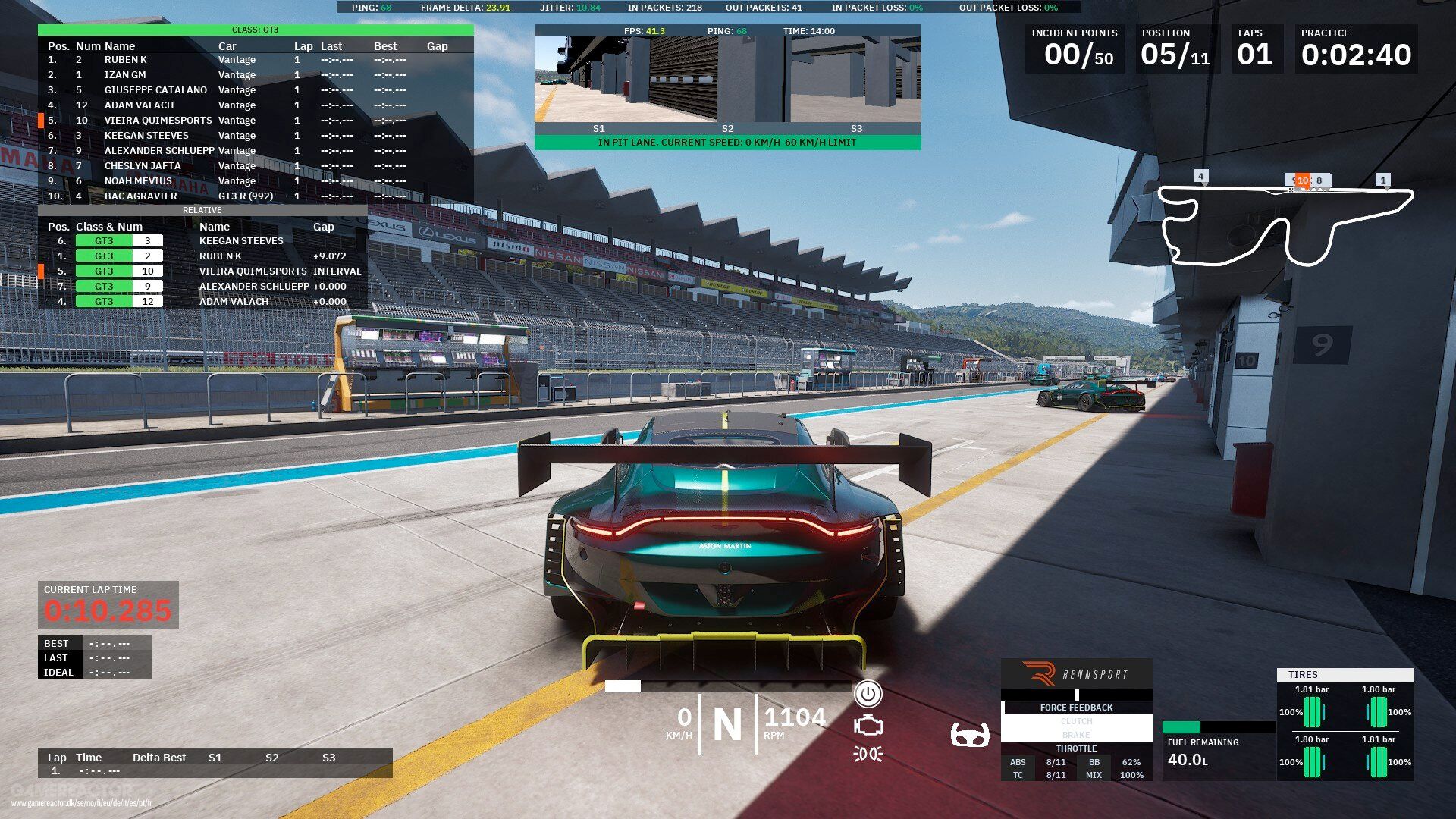This screenshot has height=819, width=1456.
Task: Click the CLASS: GT3 header bar
Action: pyautogui.click(x=256, y=30)
